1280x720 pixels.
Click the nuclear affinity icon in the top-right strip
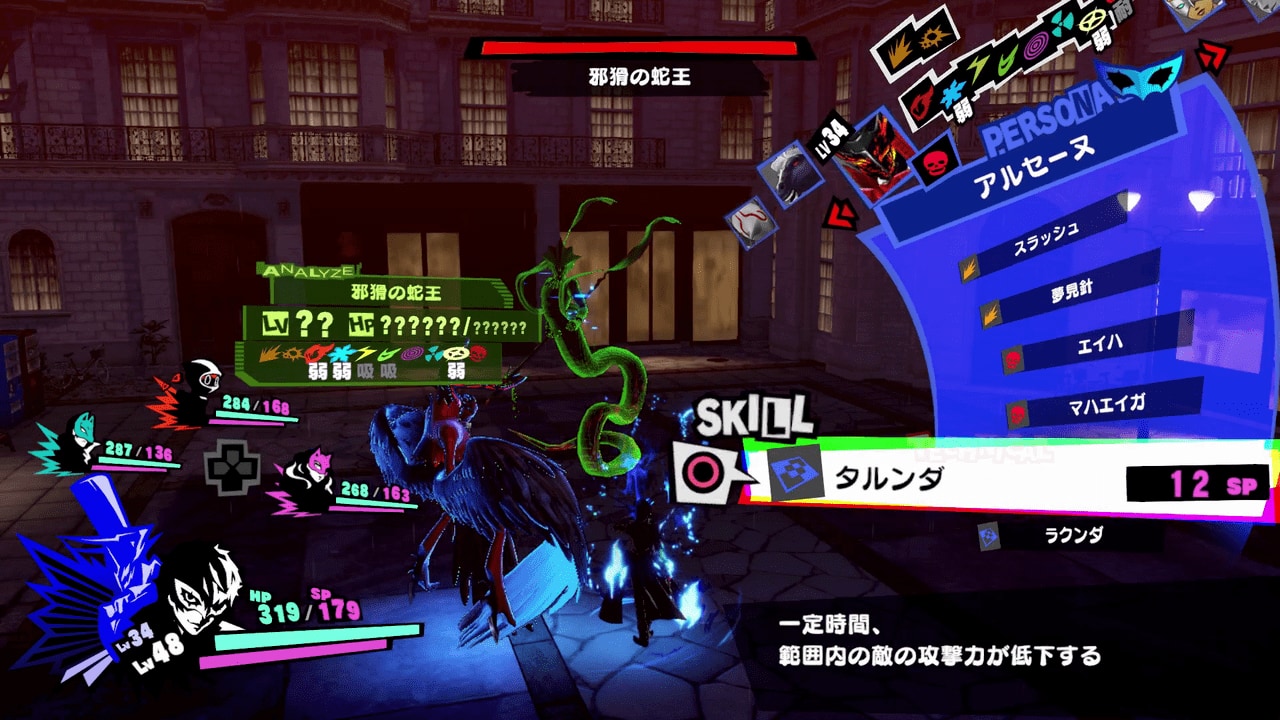[x=1062, y=22]
